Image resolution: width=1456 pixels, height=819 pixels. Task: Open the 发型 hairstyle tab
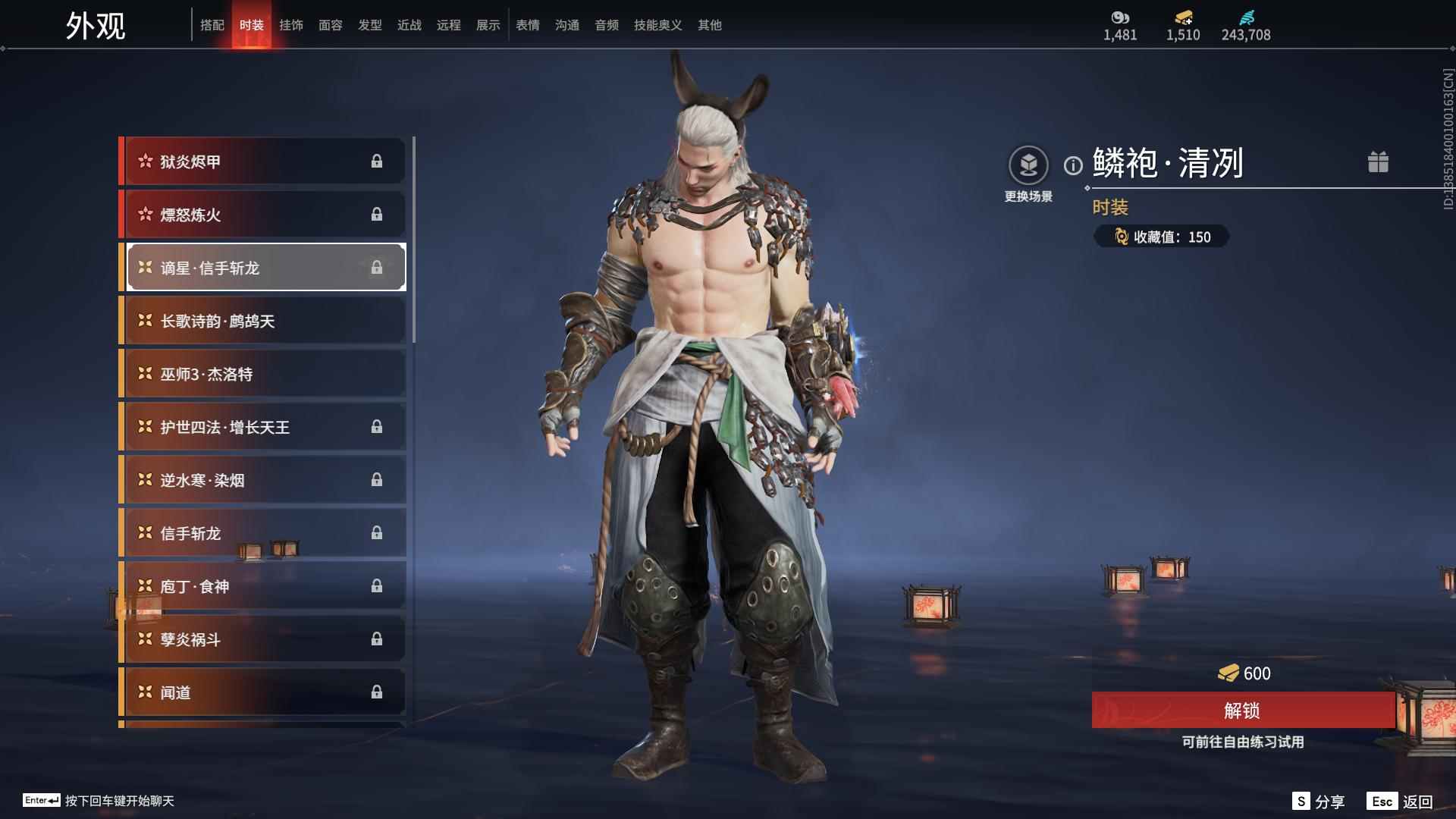coord(370,25)
